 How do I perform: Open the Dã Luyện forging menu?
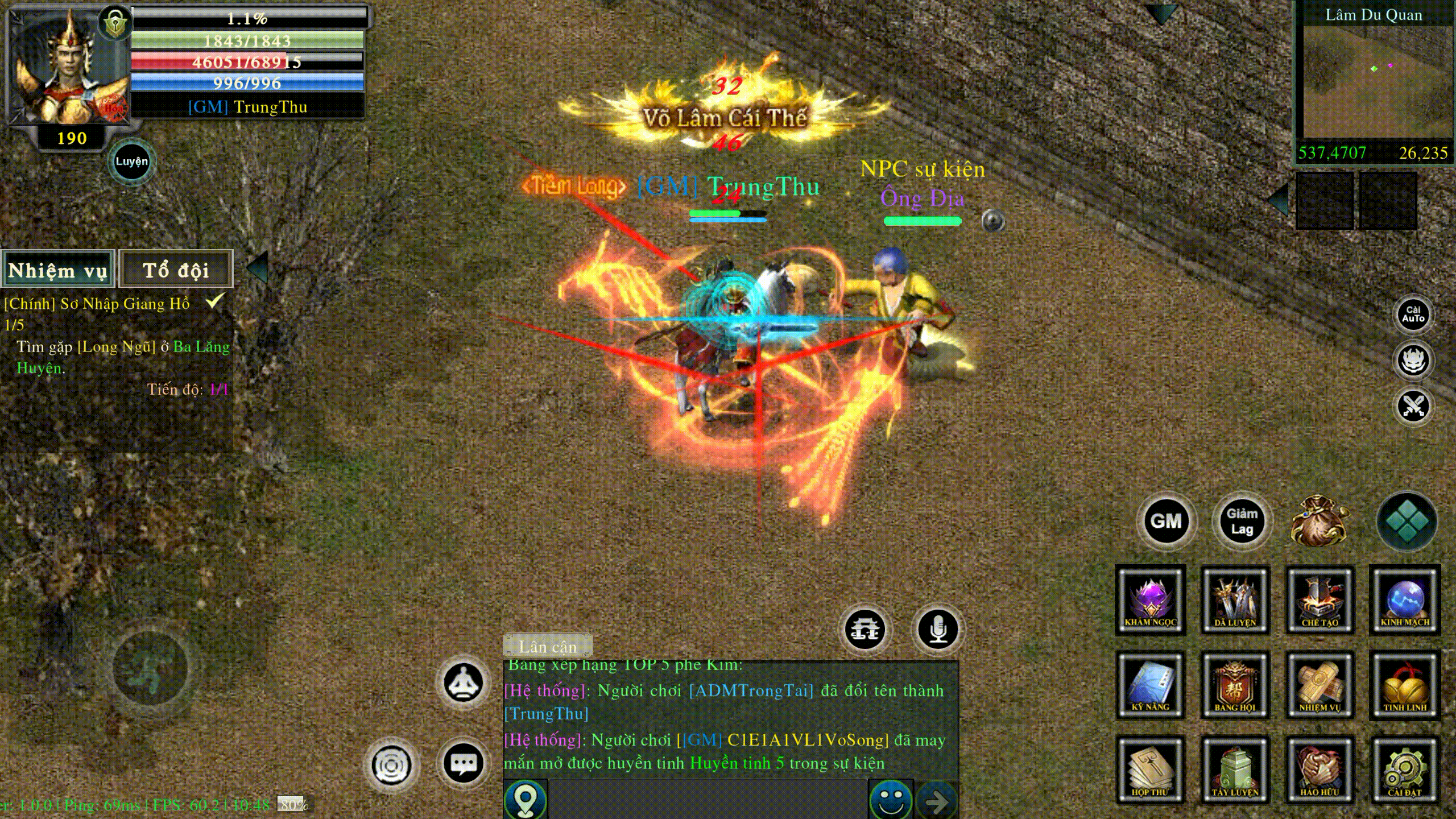click(1235, 599)
